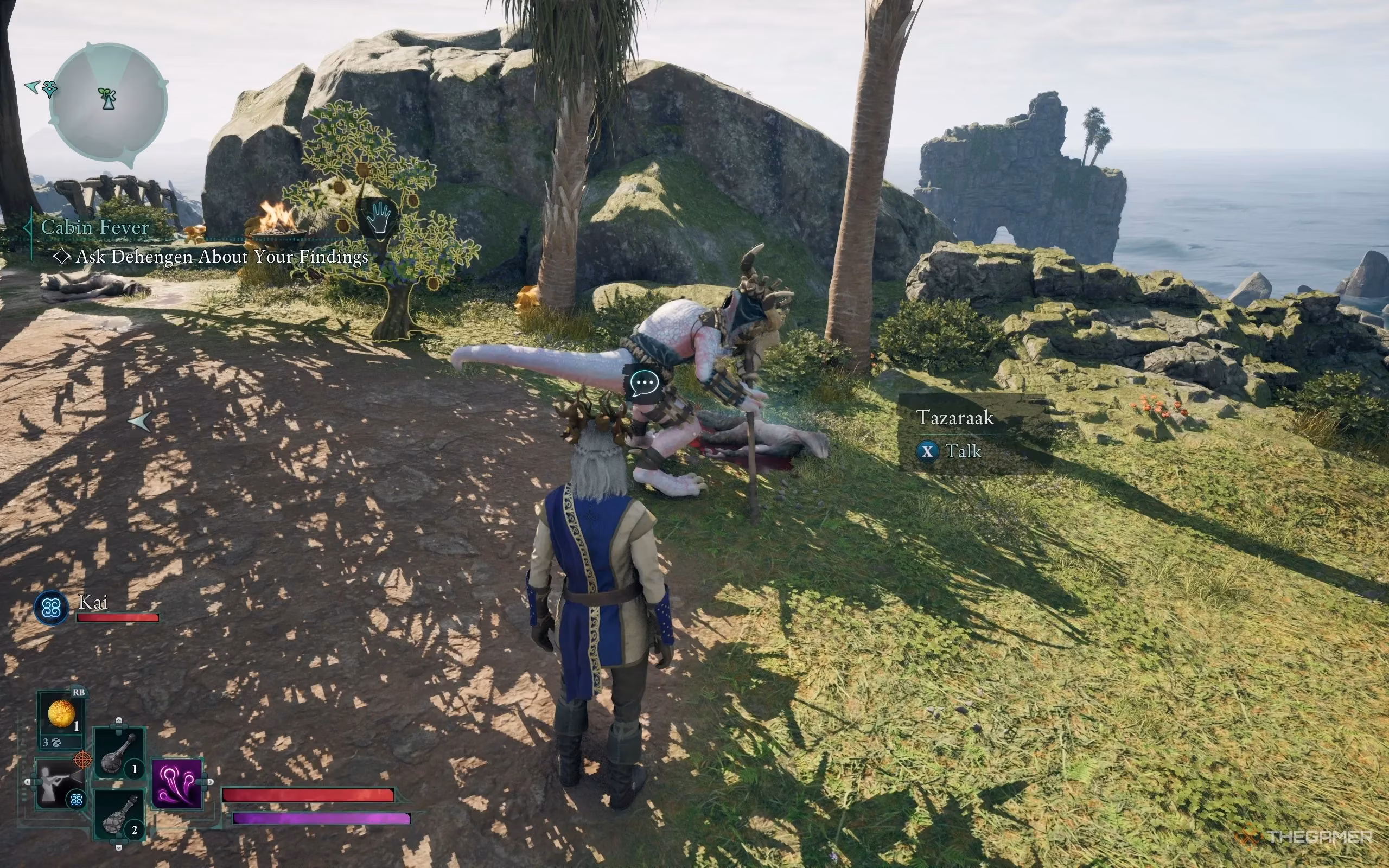Use the yellow orb throwable item slot
Image resolution: width=1389 pixels, height=868 pixels.
61,714
